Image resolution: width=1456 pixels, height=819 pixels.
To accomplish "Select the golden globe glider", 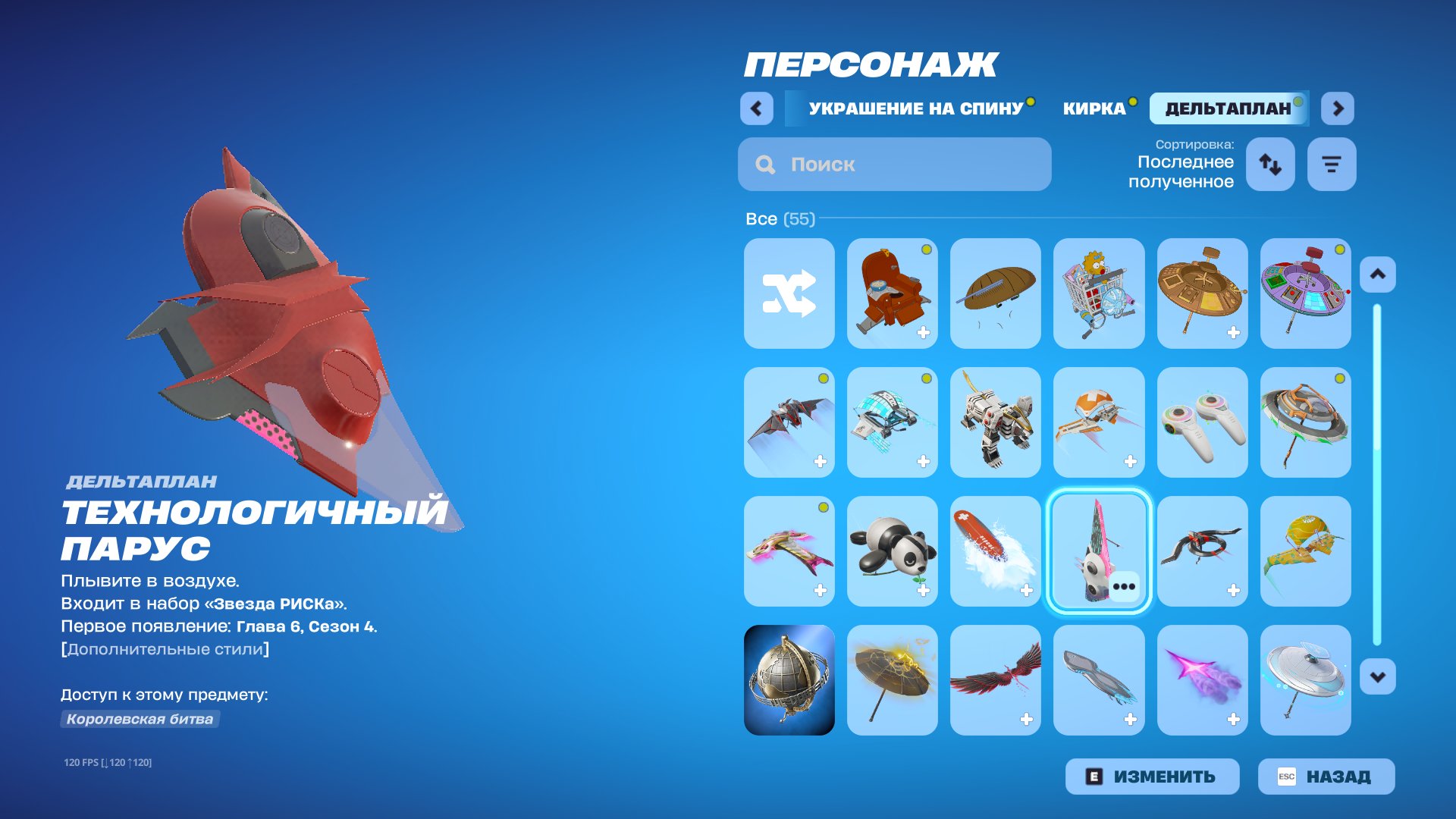I will pyautogui.click(x=789, y=680).
